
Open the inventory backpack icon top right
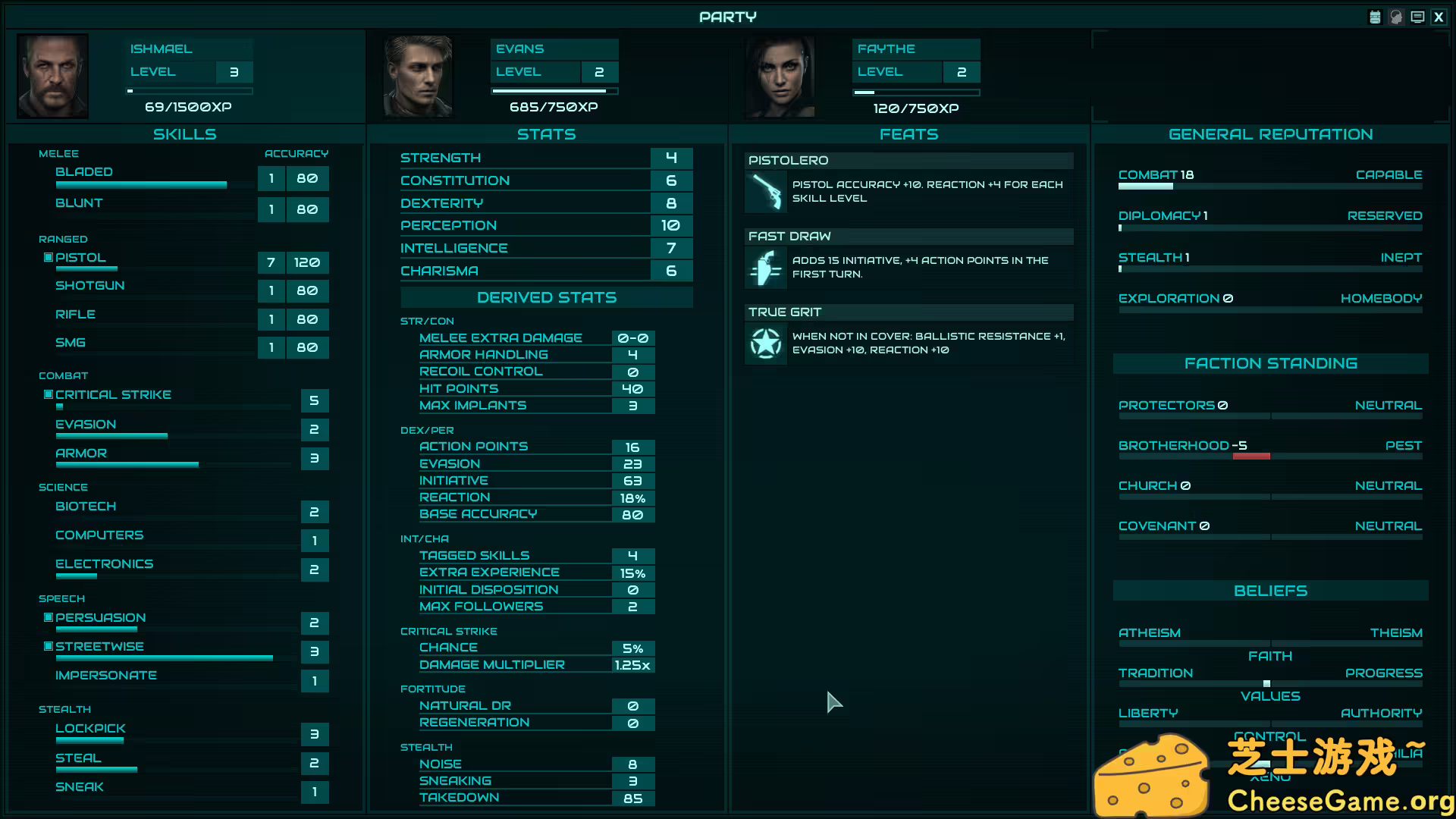tap(1375, 16)
